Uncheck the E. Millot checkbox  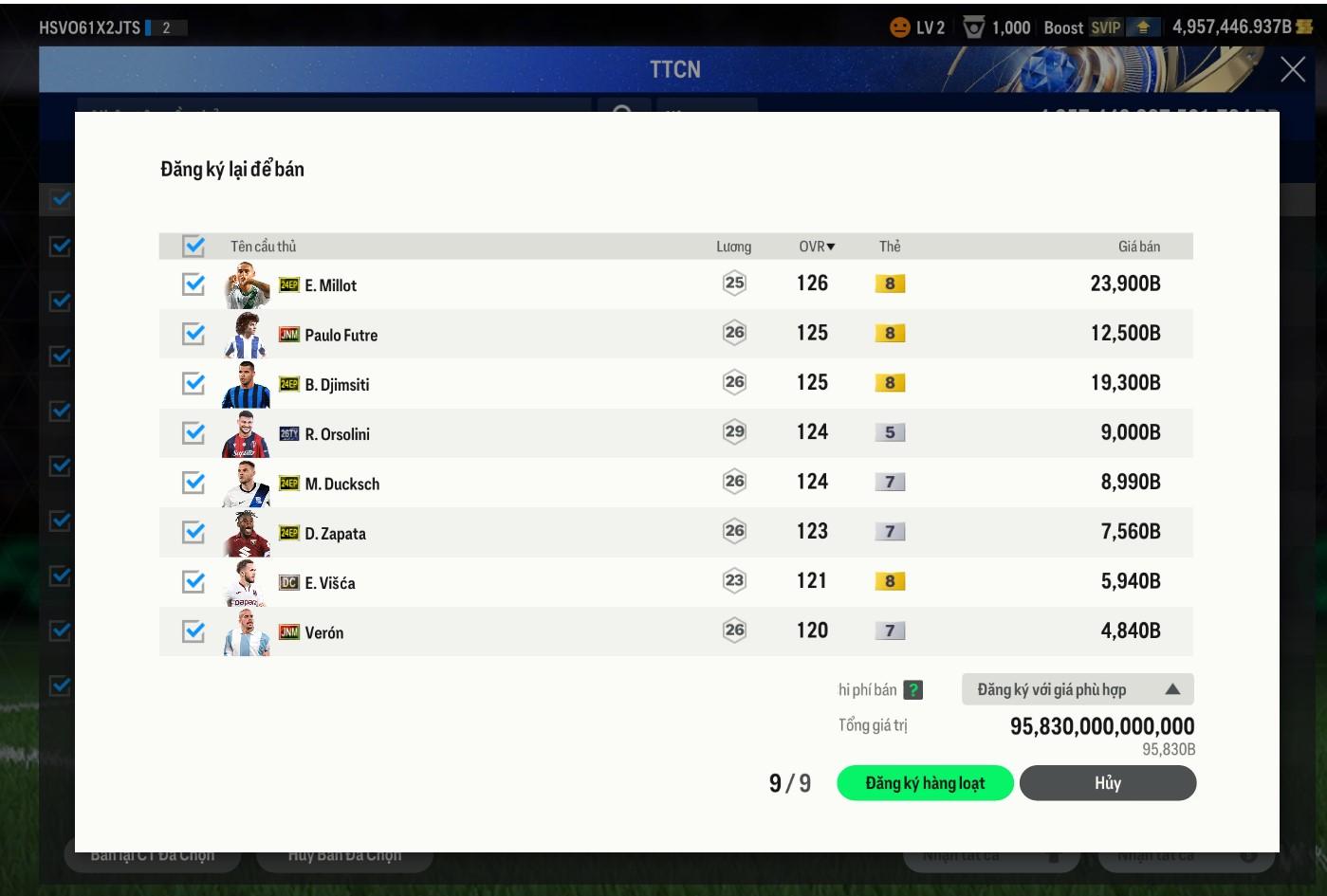[194, 284]
